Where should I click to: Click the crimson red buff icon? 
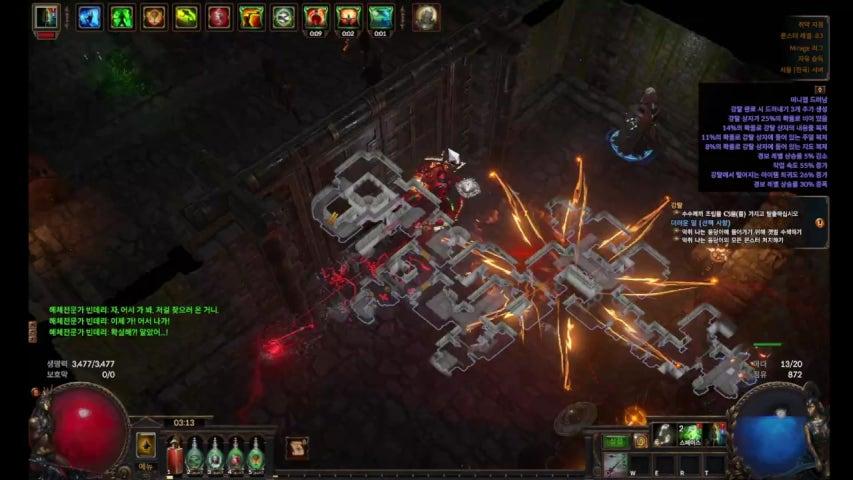point(219,17)
